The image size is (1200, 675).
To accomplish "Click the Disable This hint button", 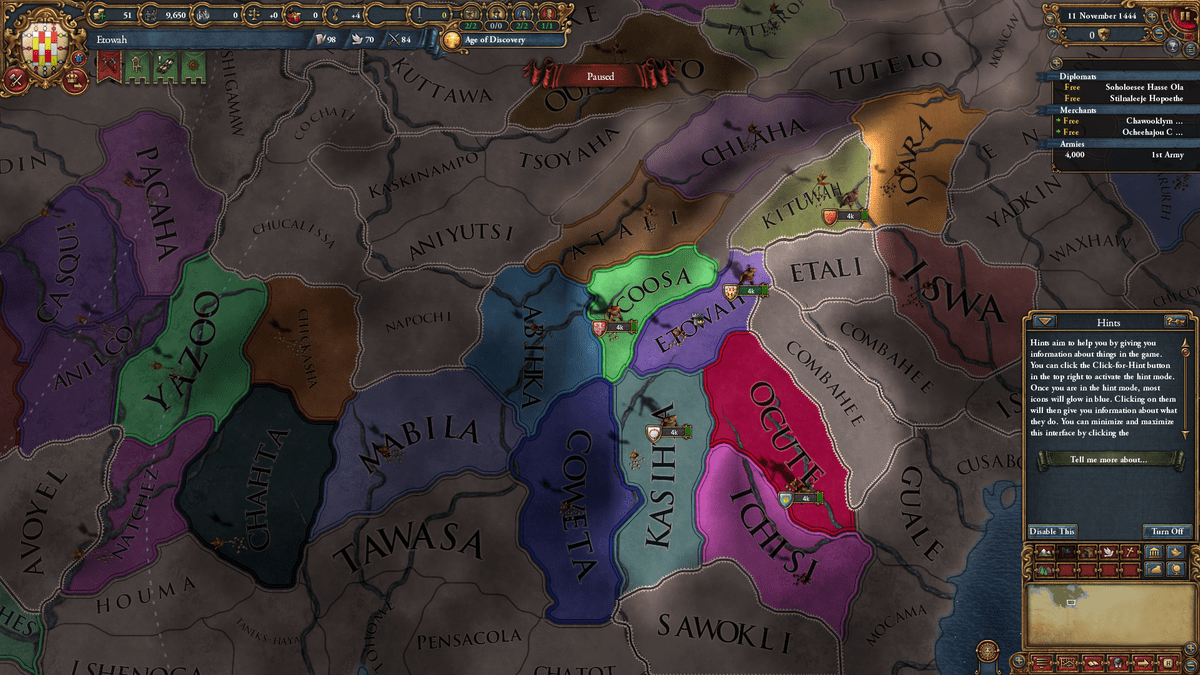I will pyautogui.click(x=1052, y=531).
